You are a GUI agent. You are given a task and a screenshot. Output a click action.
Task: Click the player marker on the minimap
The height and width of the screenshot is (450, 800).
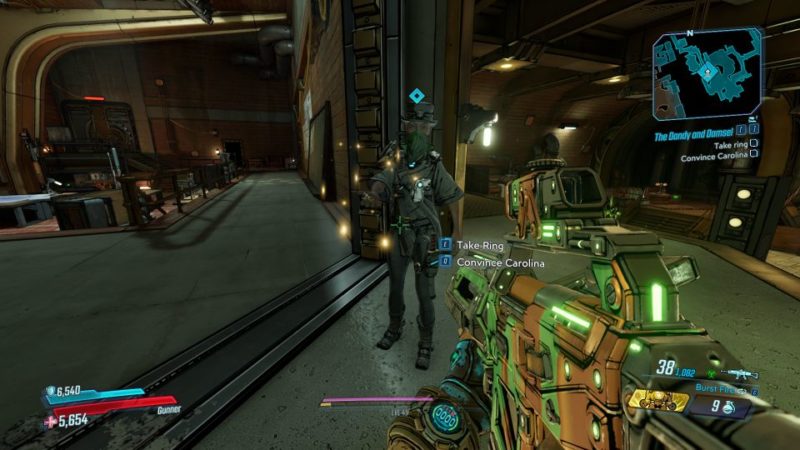(x=708, y=72)
